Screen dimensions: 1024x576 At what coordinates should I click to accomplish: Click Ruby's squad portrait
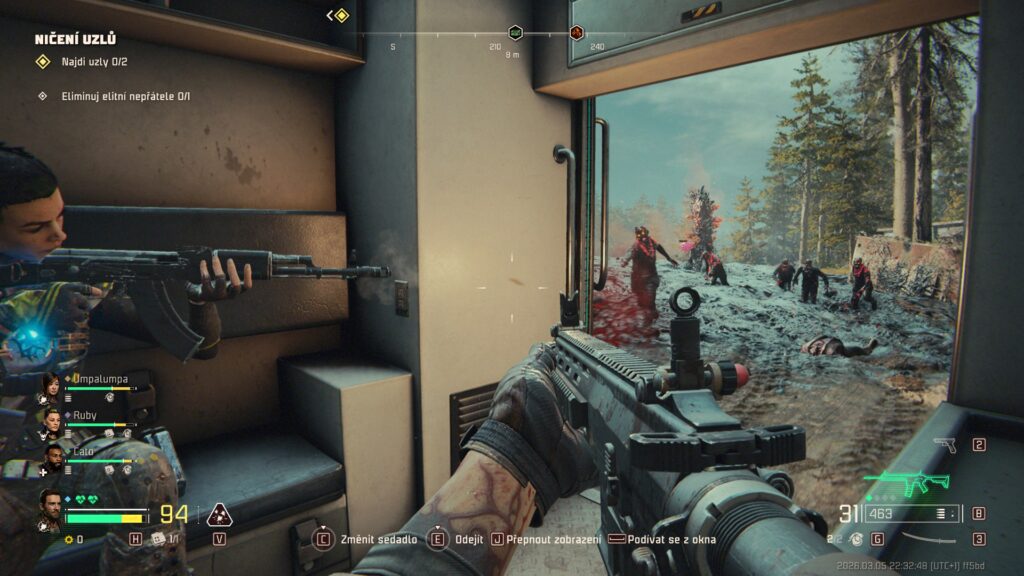[x=50, y=421]
